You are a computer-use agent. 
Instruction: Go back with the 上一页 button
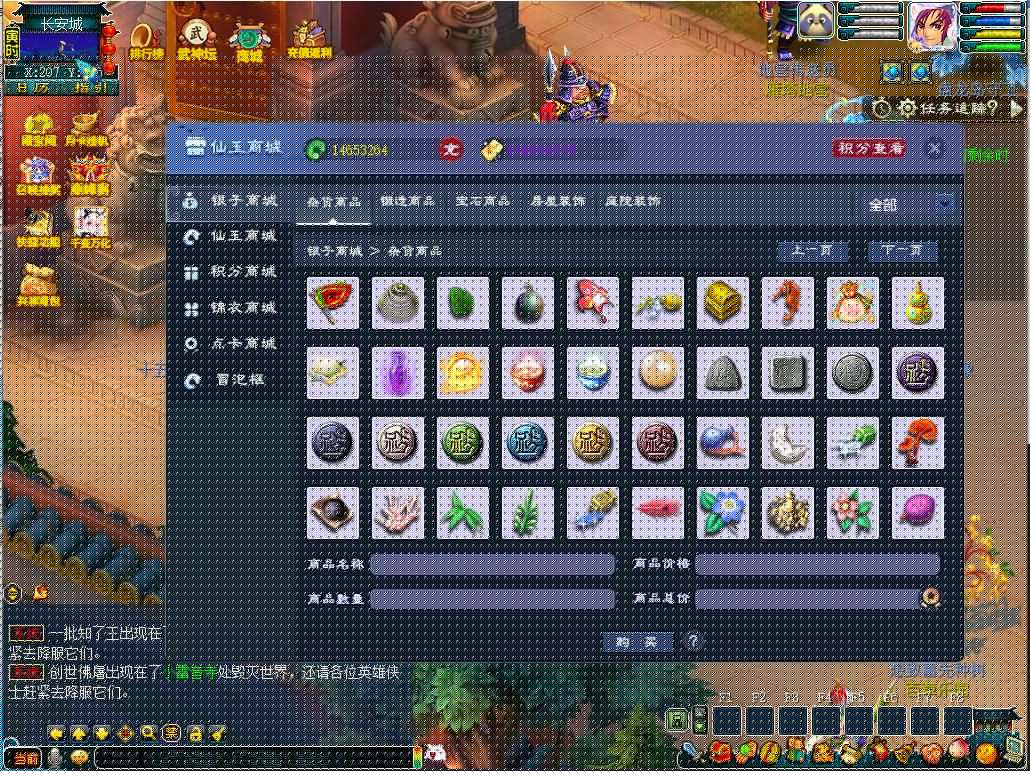click(812, 251)
